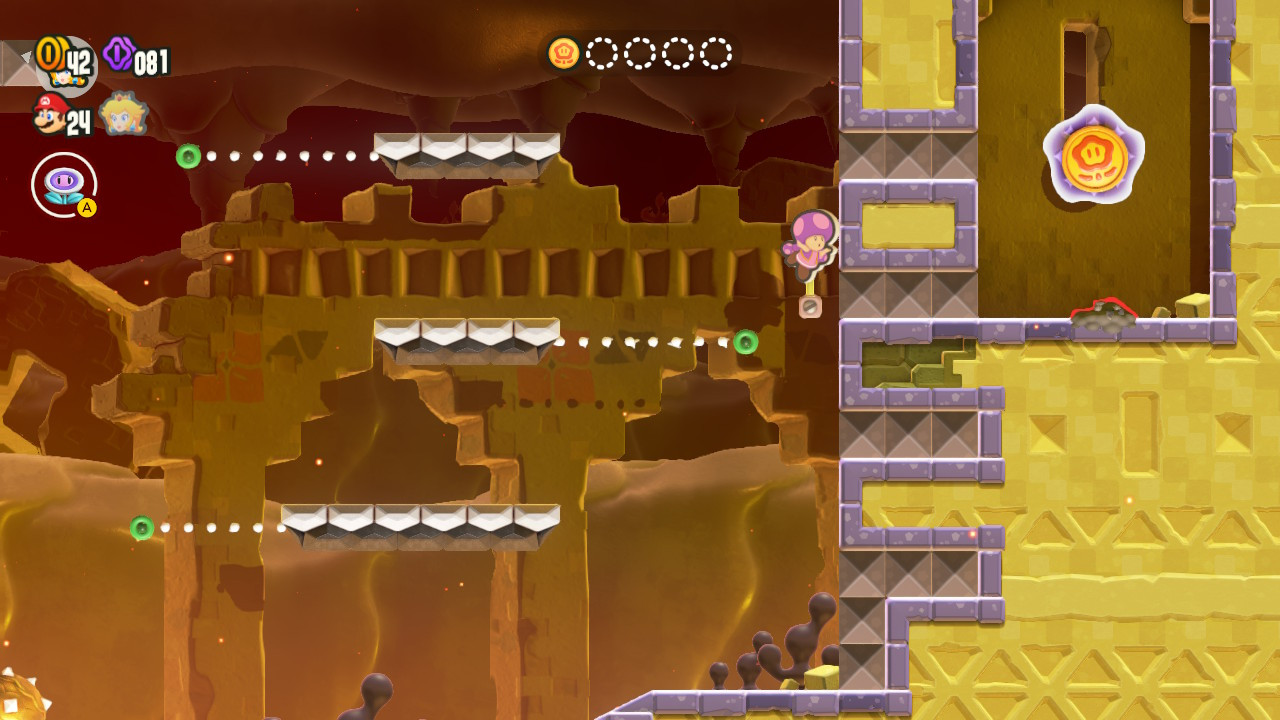
Task: Toggle the last empty Wonder Seed slot
Action: click(x=714, y=53)
